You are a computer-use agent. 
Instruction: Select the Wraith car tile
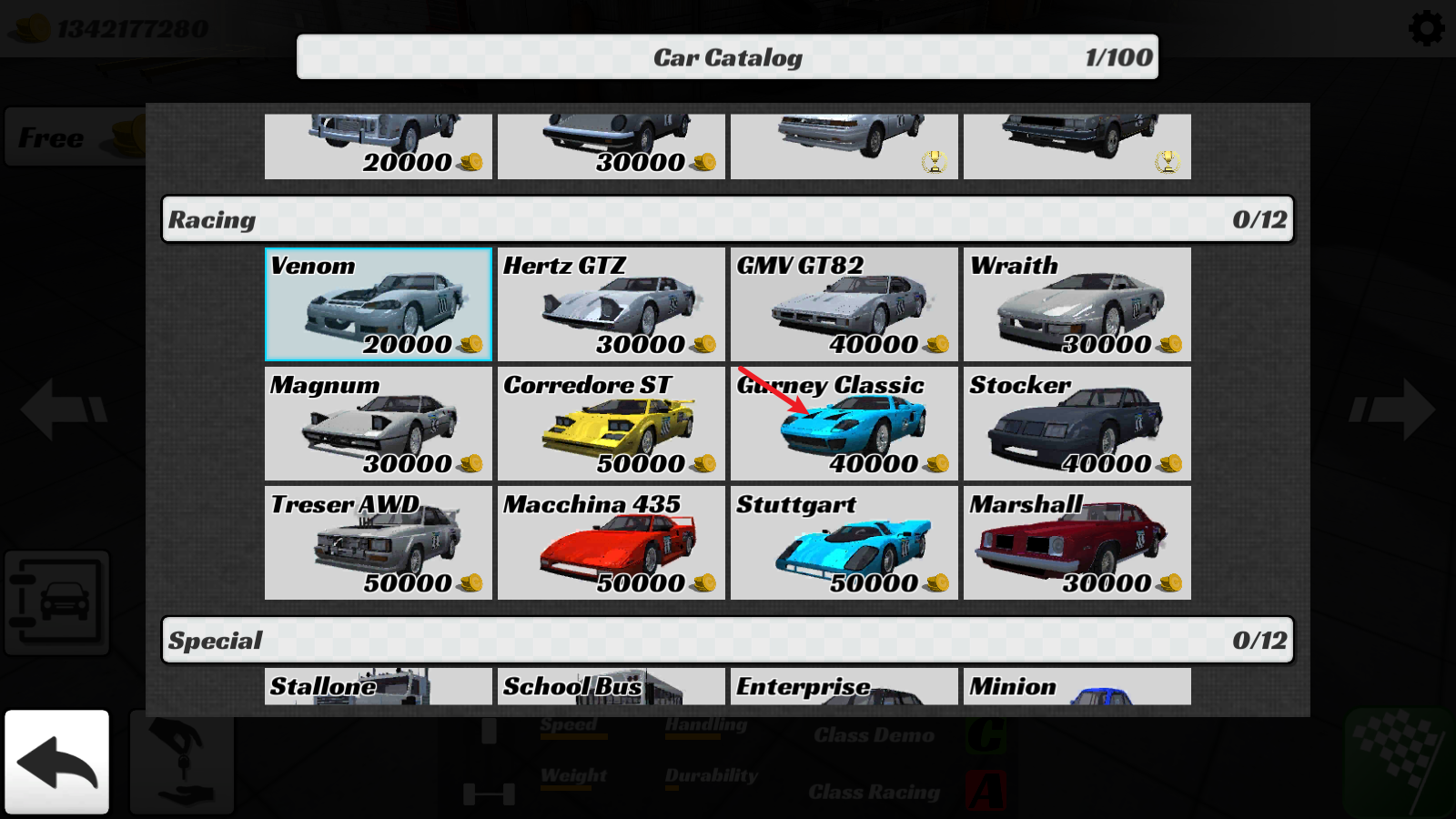point(1077,305)
